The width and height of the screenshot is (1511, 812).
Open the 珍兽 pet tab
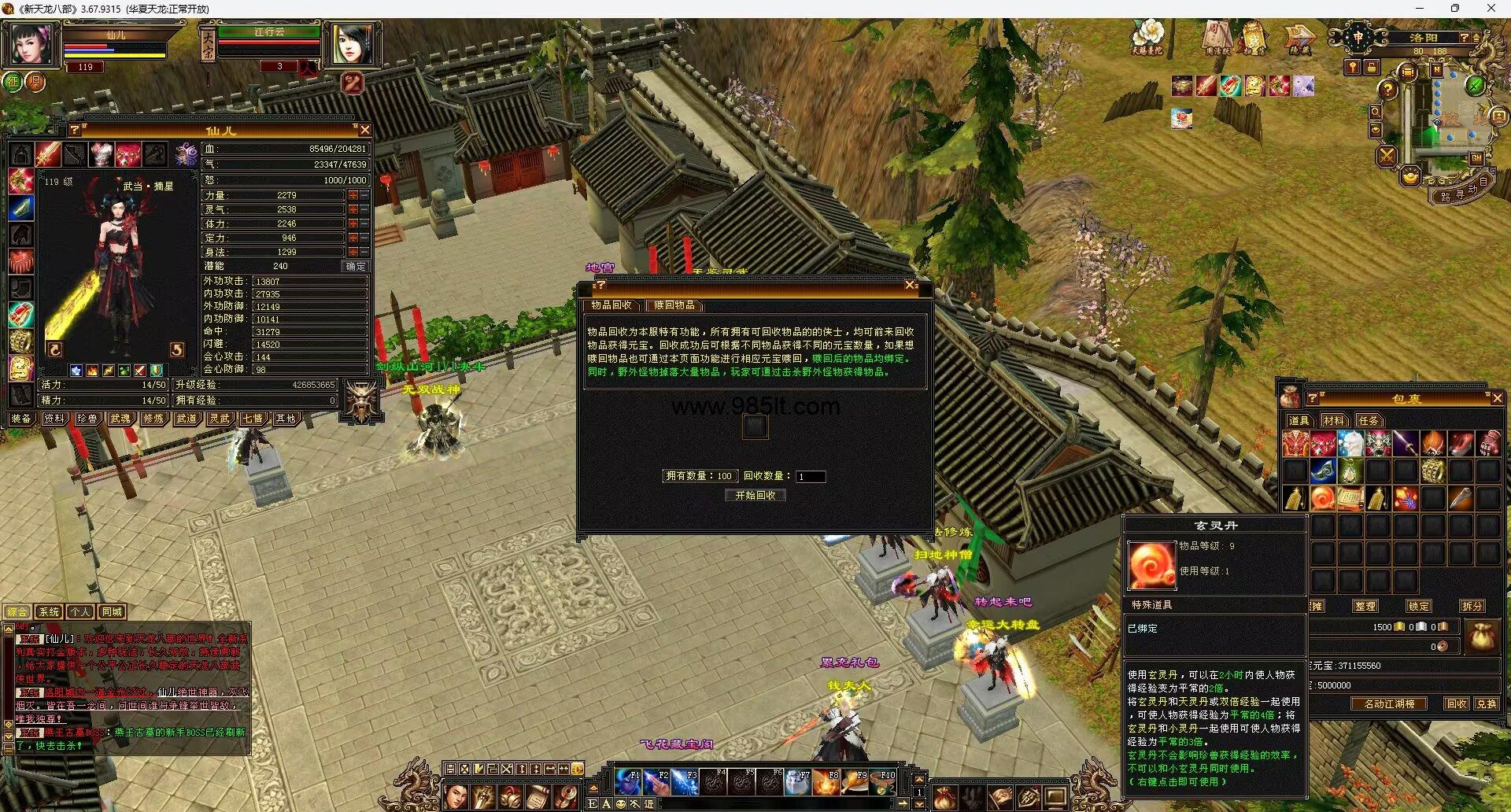click(87, 419)
